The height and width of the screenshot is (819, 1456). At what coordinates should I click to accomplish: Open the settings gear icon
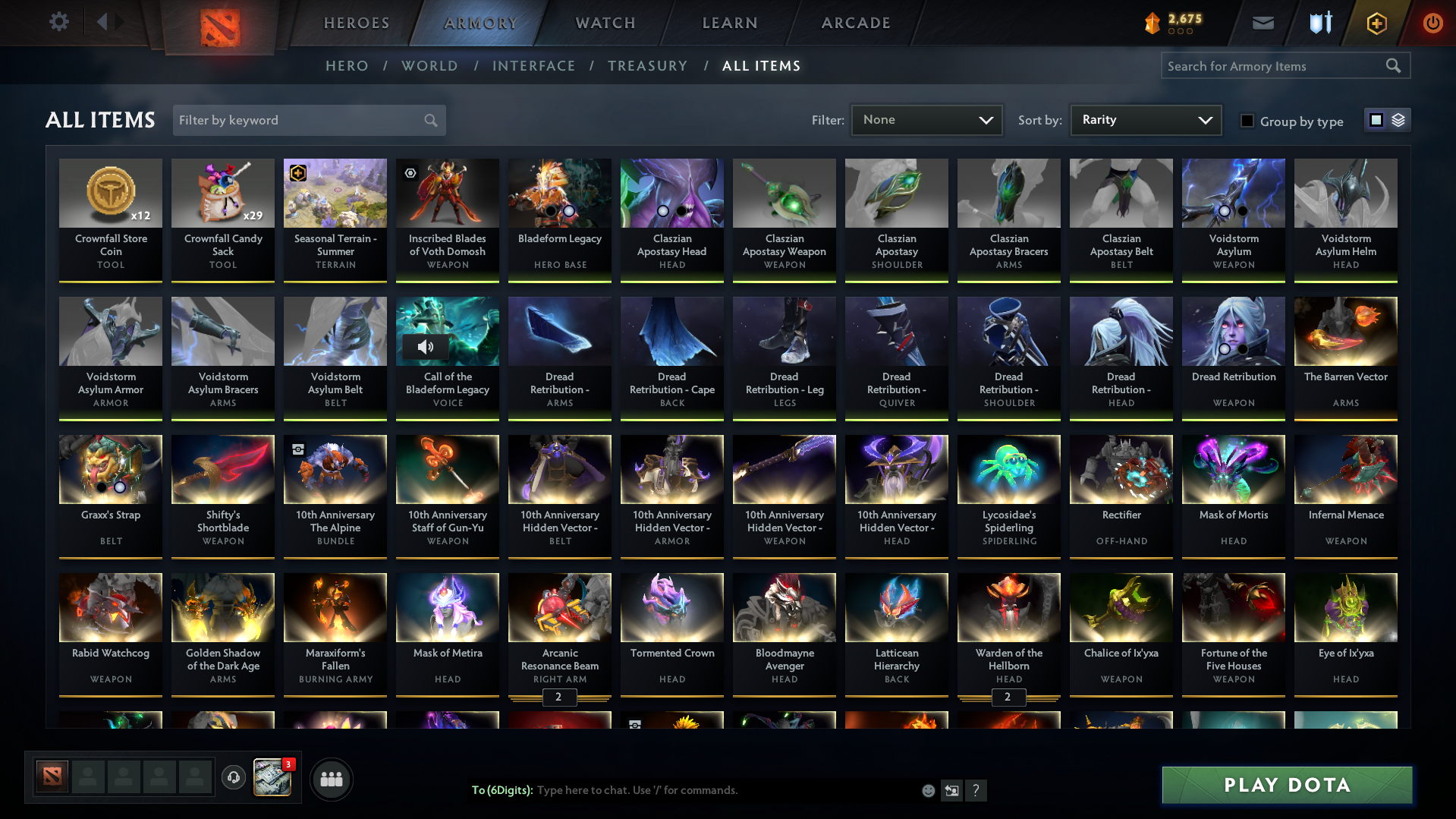tap(59, 22)
